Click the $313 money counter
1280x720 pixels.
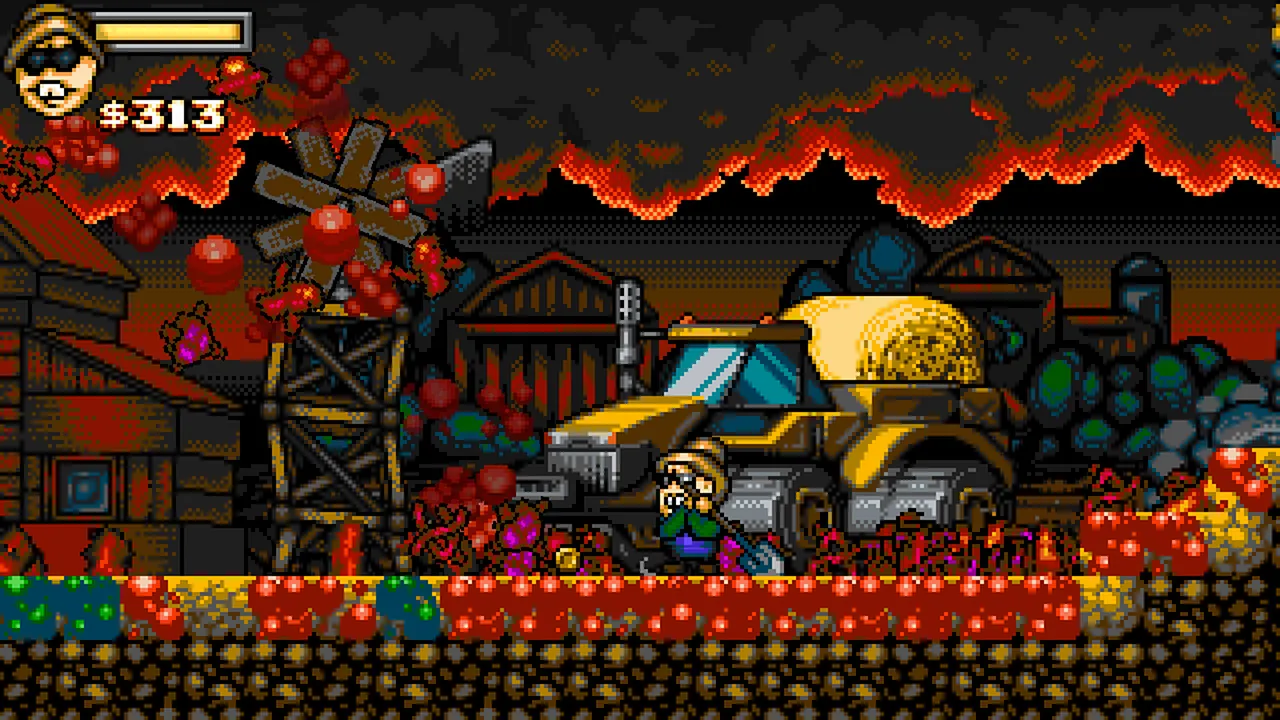point(160,113)
